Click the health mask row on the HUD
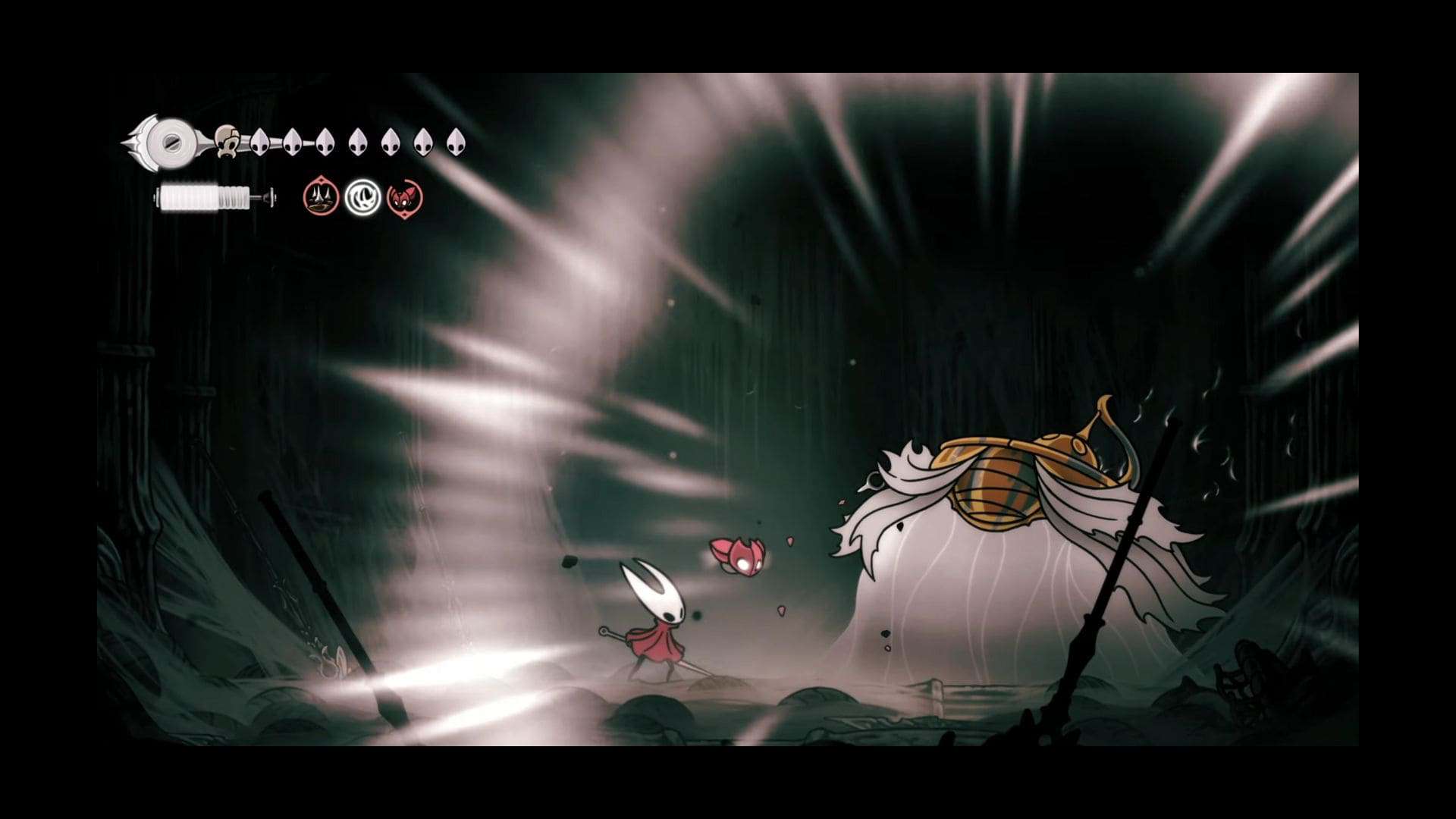 341,142
